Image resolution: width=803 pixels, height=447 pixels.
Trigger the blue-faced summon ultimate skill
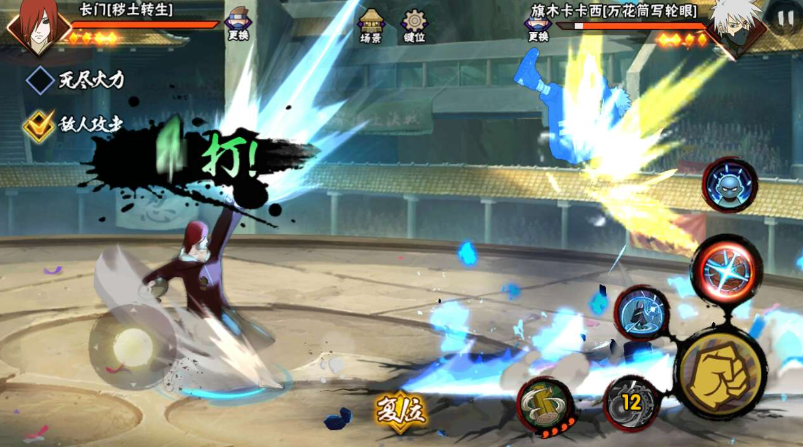coord(730,186)
